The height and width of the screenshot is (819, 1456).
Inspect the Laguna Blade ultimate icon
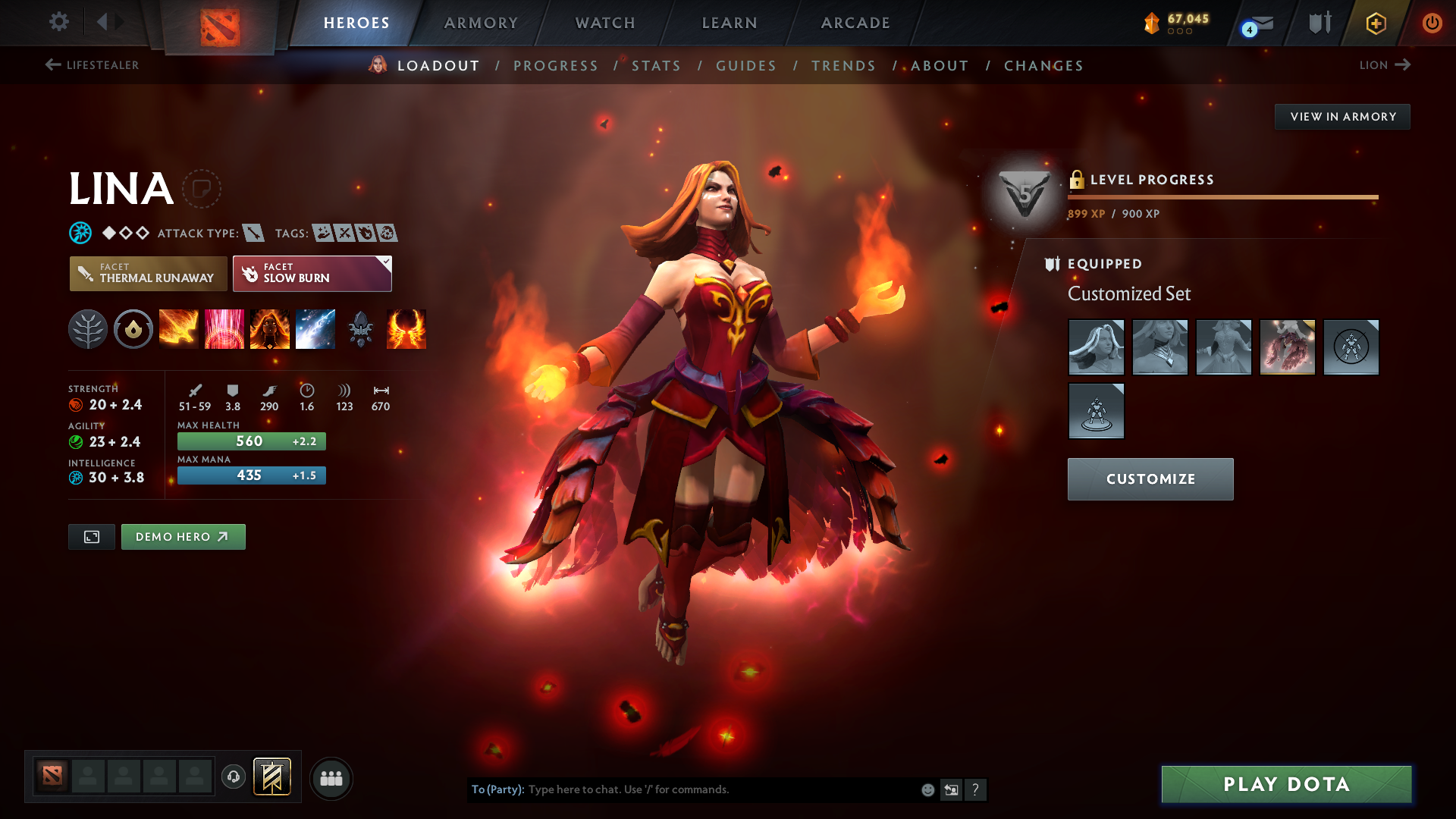click(x=315, y=328)
